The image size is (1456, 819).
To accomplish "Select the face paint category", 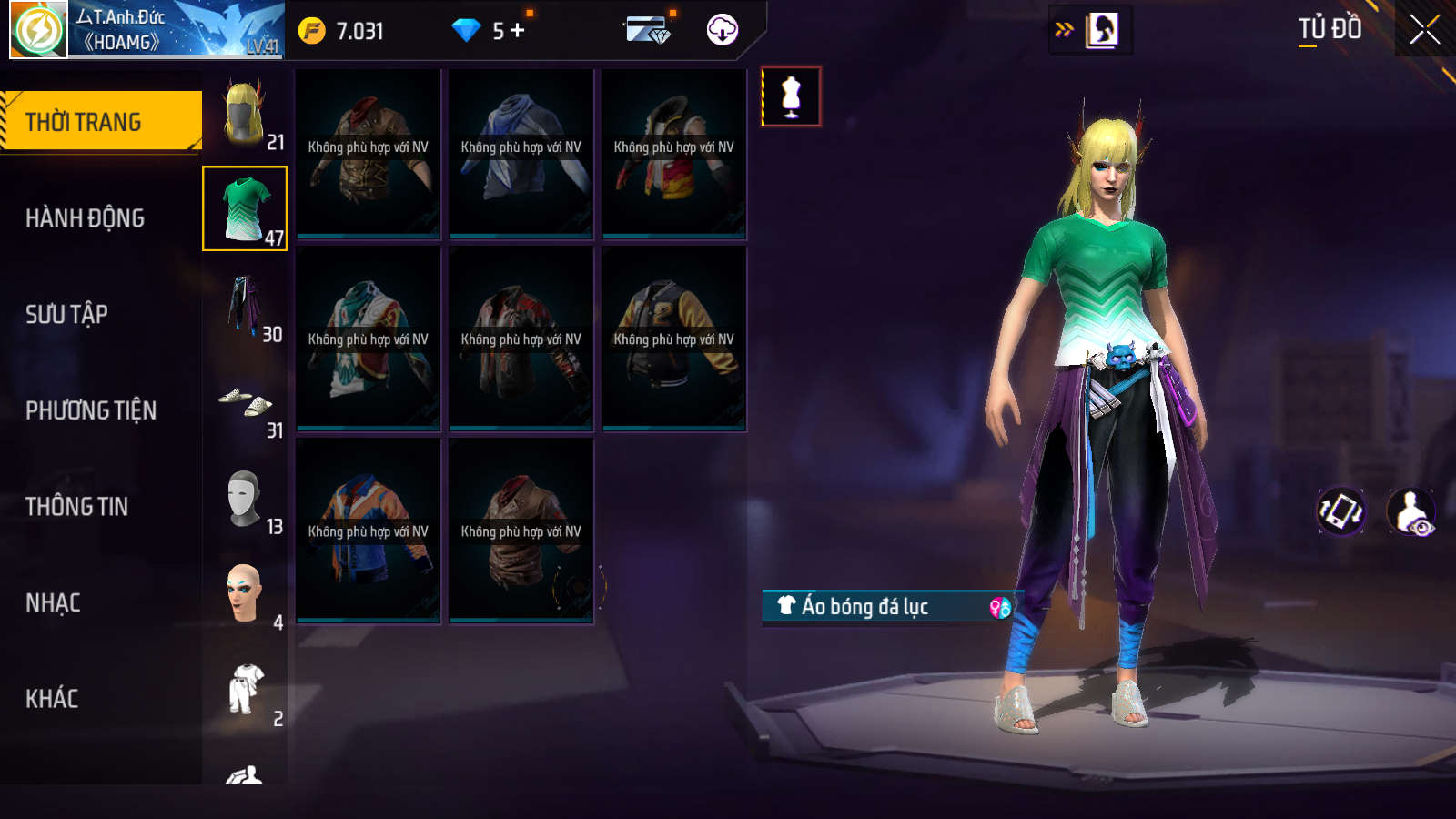I will [x=245, y=593].
